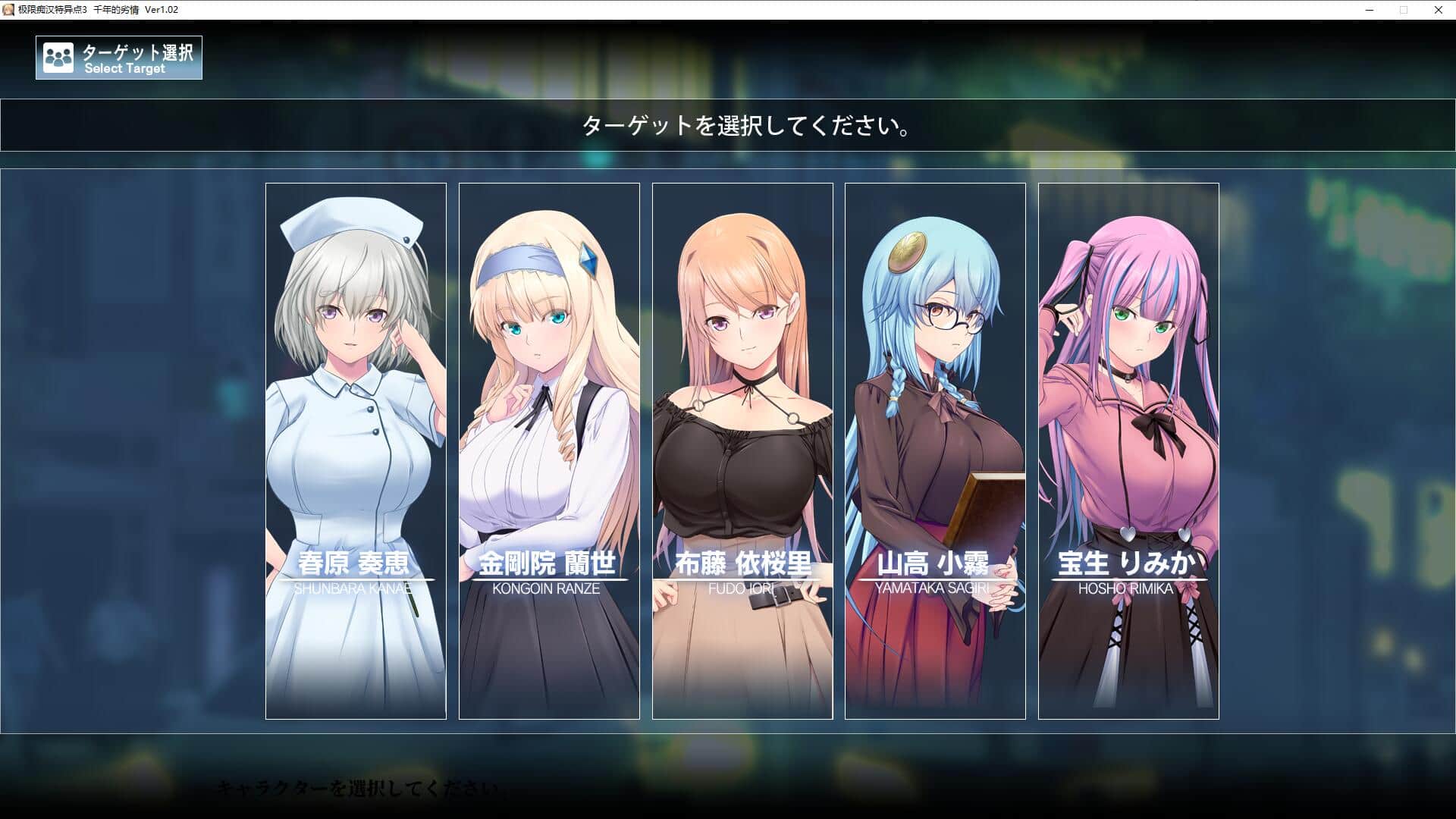
Task: Close the game window
Action: click(1438, 10)
